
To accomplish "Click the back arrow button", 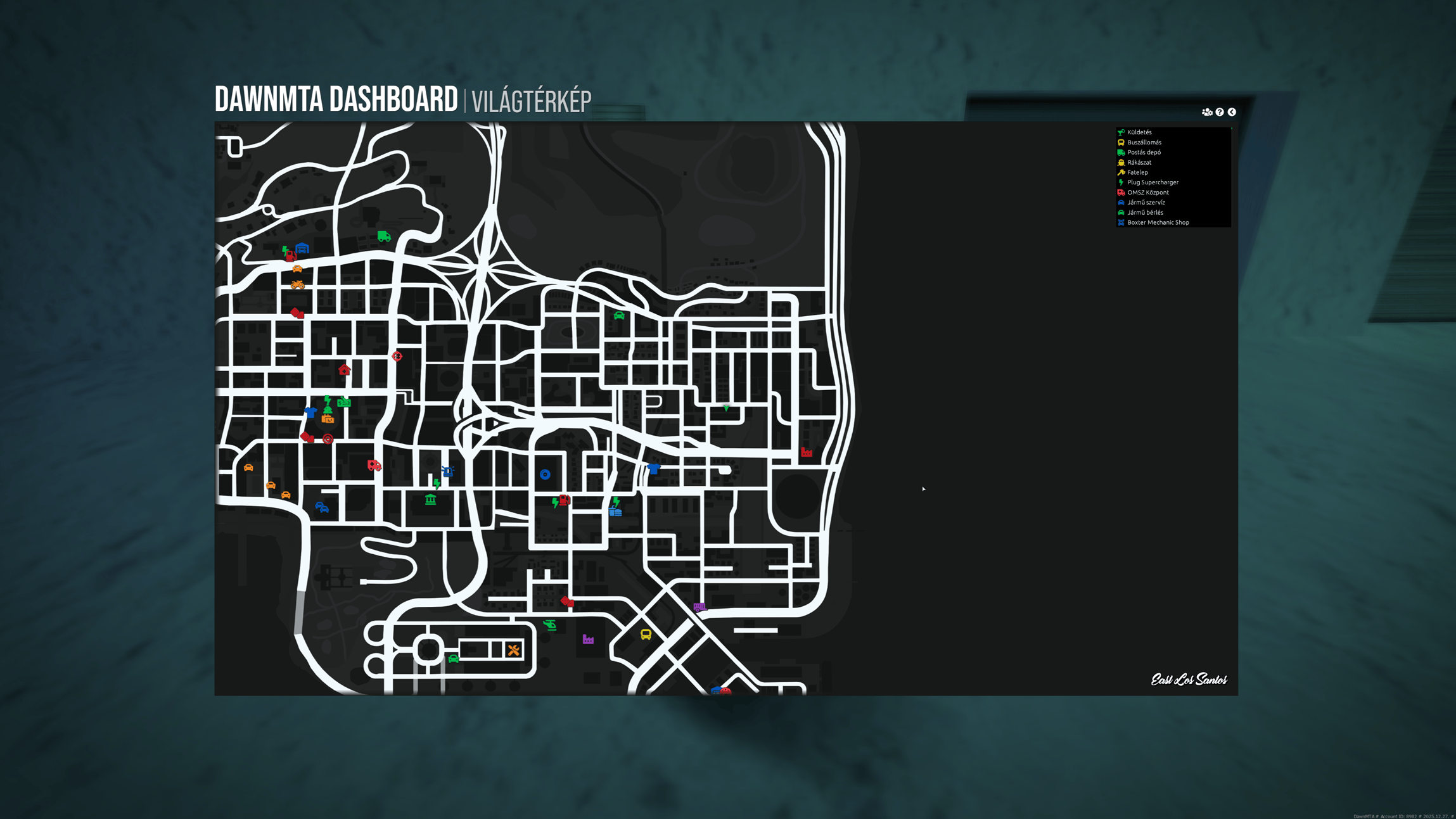I will [1232, 112].
